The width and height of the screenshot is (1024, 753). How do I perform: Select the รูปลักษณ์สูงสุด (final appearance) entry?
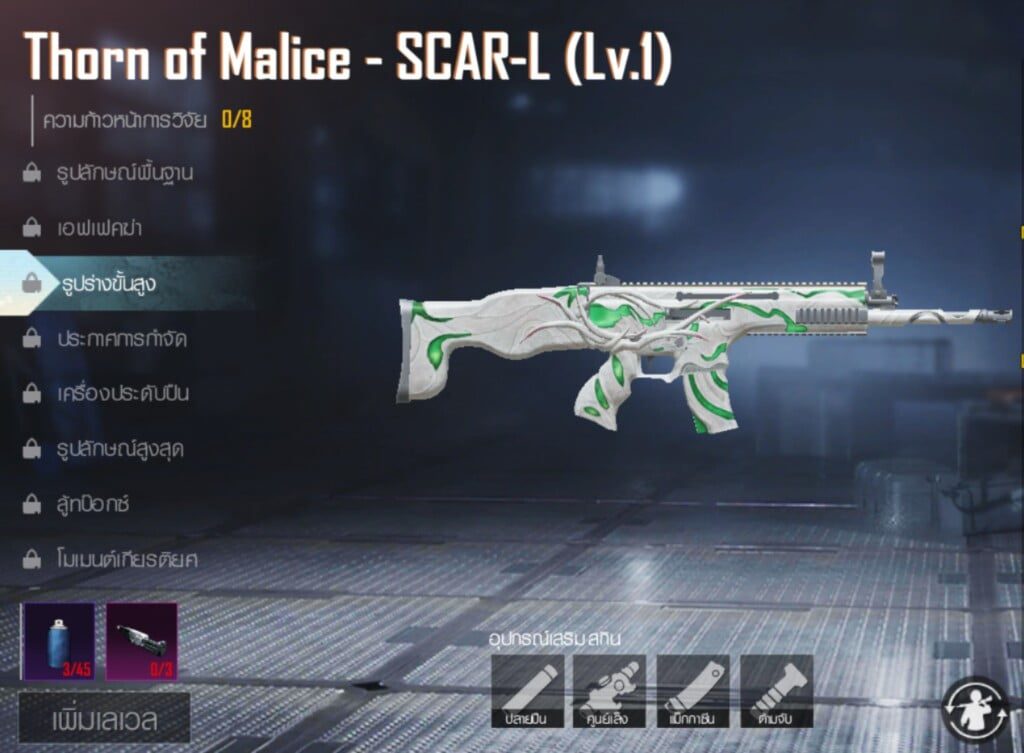point(120,448)
